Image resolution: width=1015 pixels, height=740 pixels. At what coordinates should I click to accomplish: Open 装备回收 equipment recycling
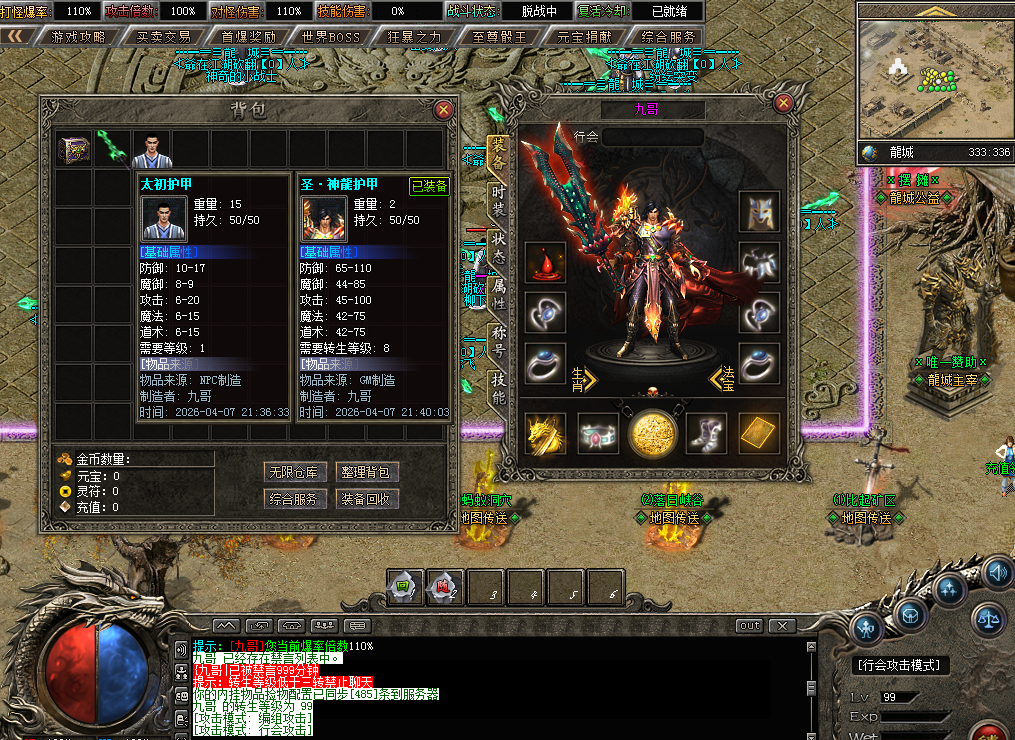coord(364,499)
